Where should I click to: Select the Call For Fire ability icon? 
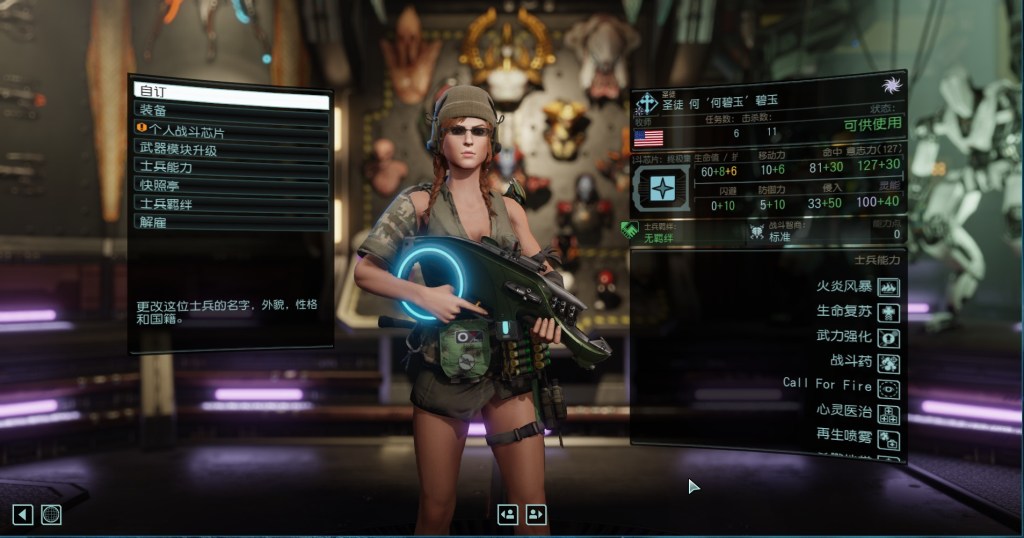[x=887, y=388]
